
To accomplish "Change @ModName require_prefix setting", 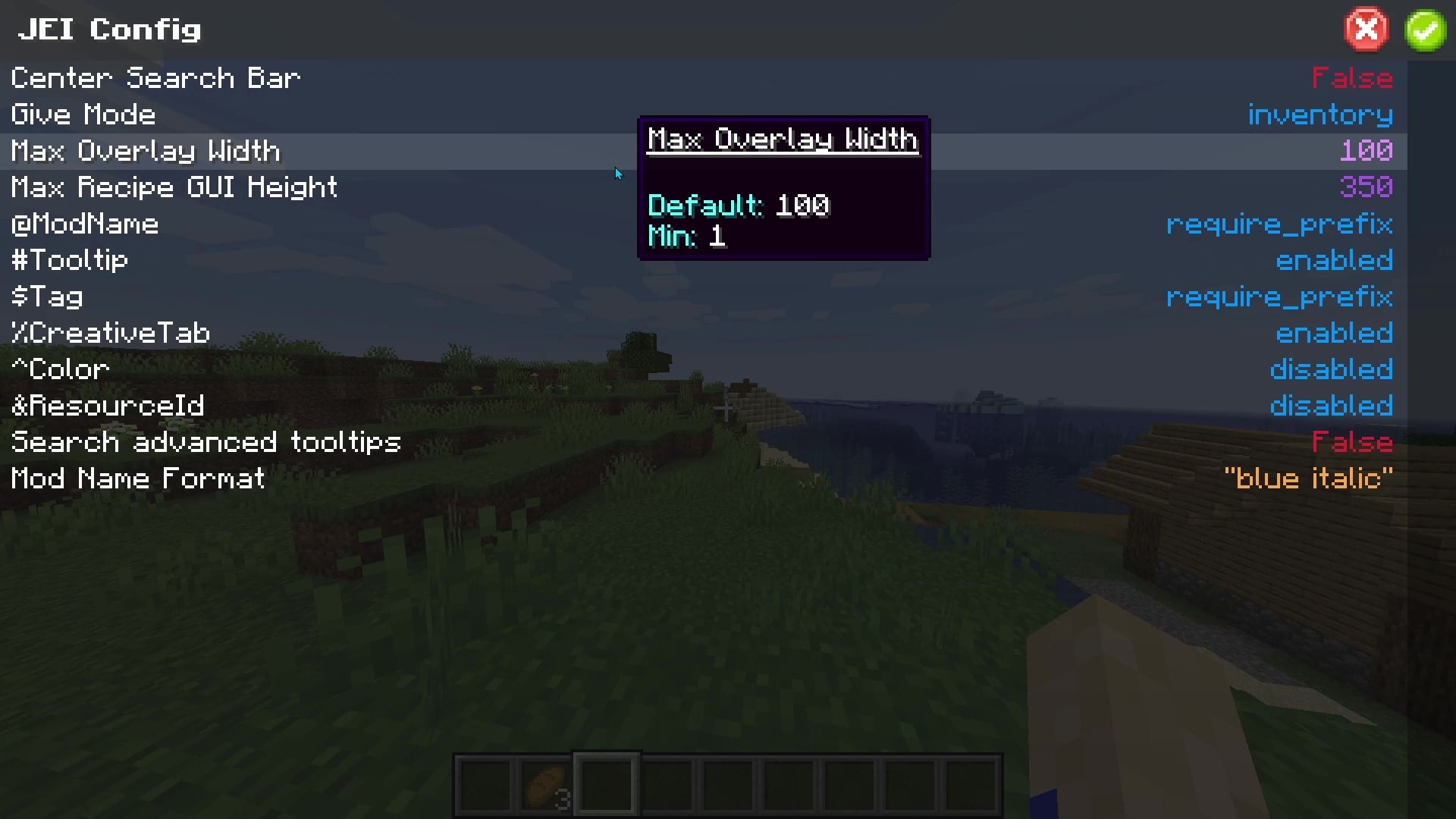I will click(x=1279, y=224).
